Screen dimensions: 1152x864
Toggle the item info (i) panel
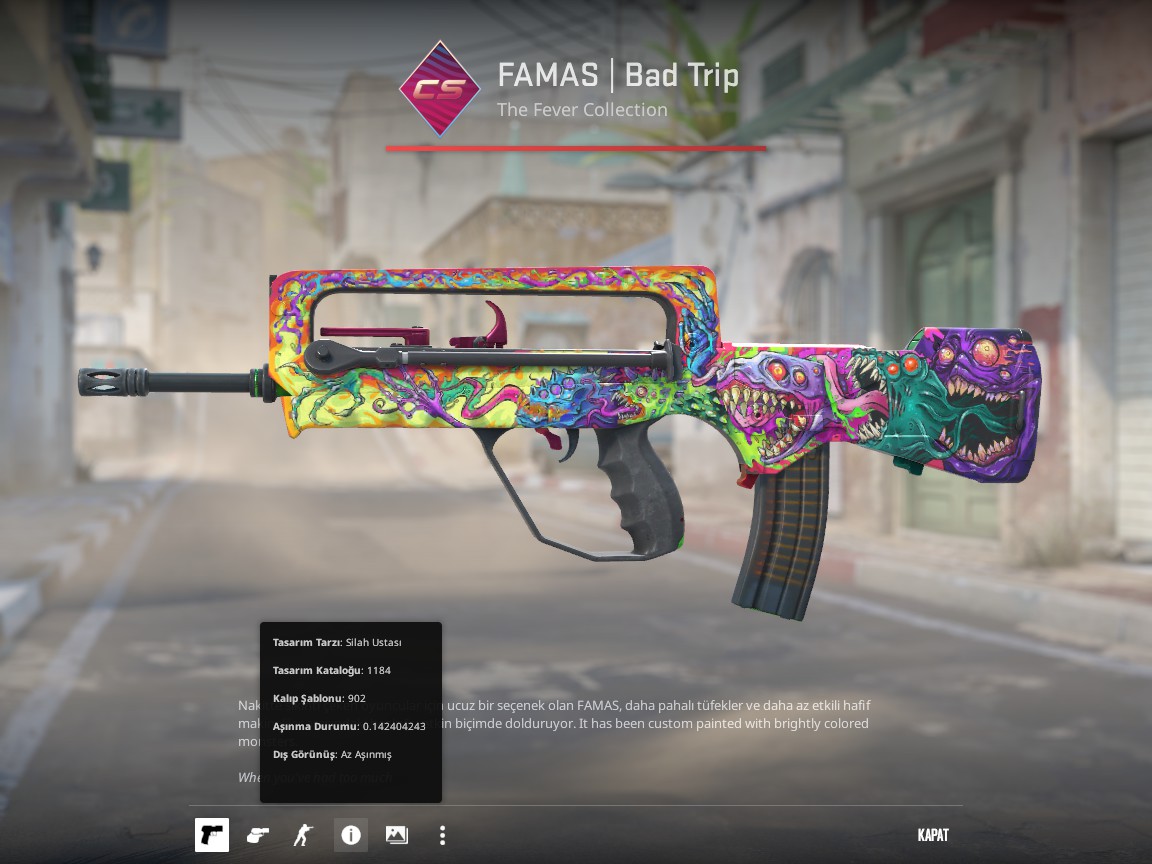tap(351, 835)
